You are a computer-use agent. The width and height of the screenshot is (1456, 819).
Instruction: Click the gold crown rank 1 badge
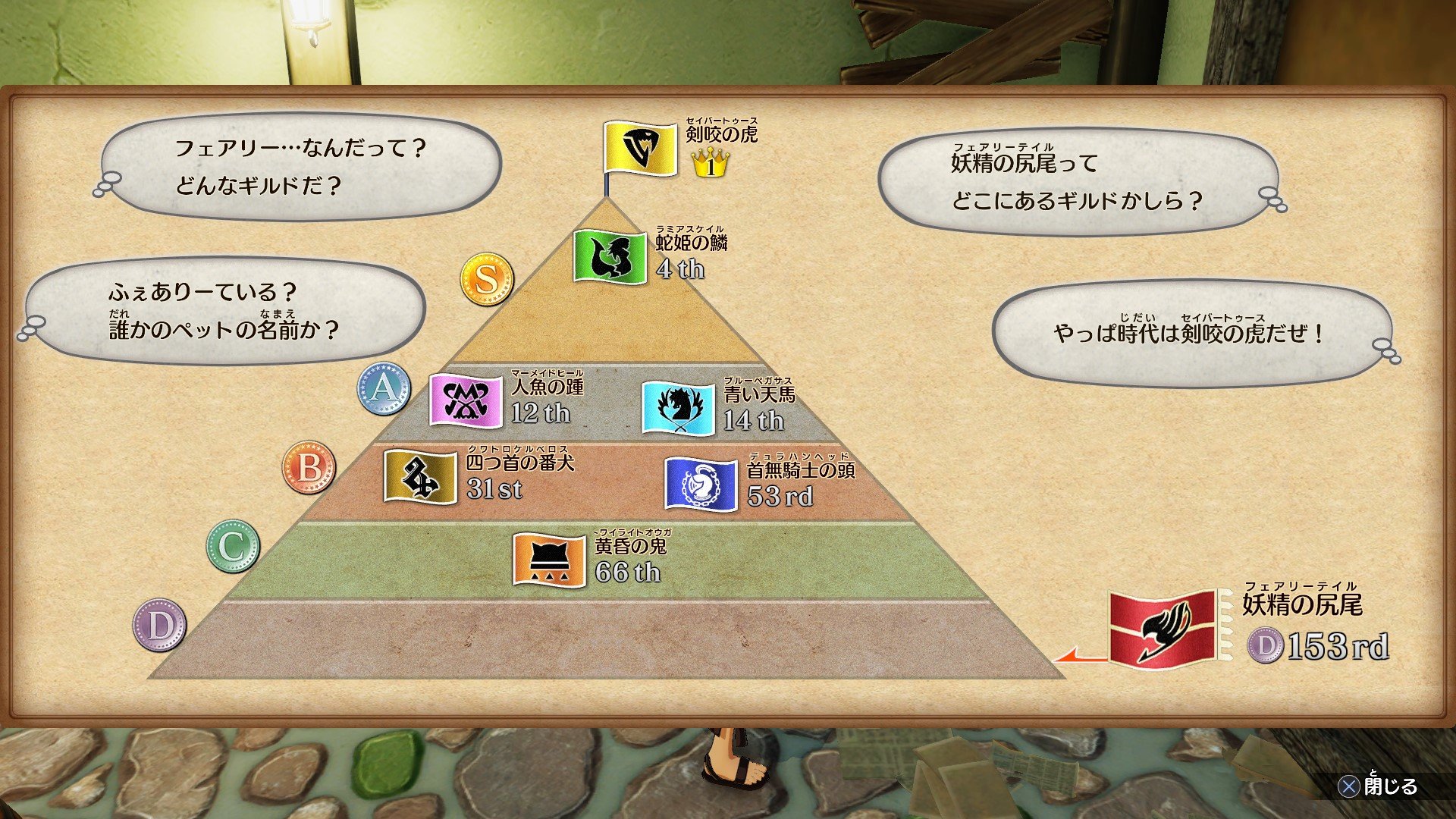pyautogui.click(x=709, y=163)
